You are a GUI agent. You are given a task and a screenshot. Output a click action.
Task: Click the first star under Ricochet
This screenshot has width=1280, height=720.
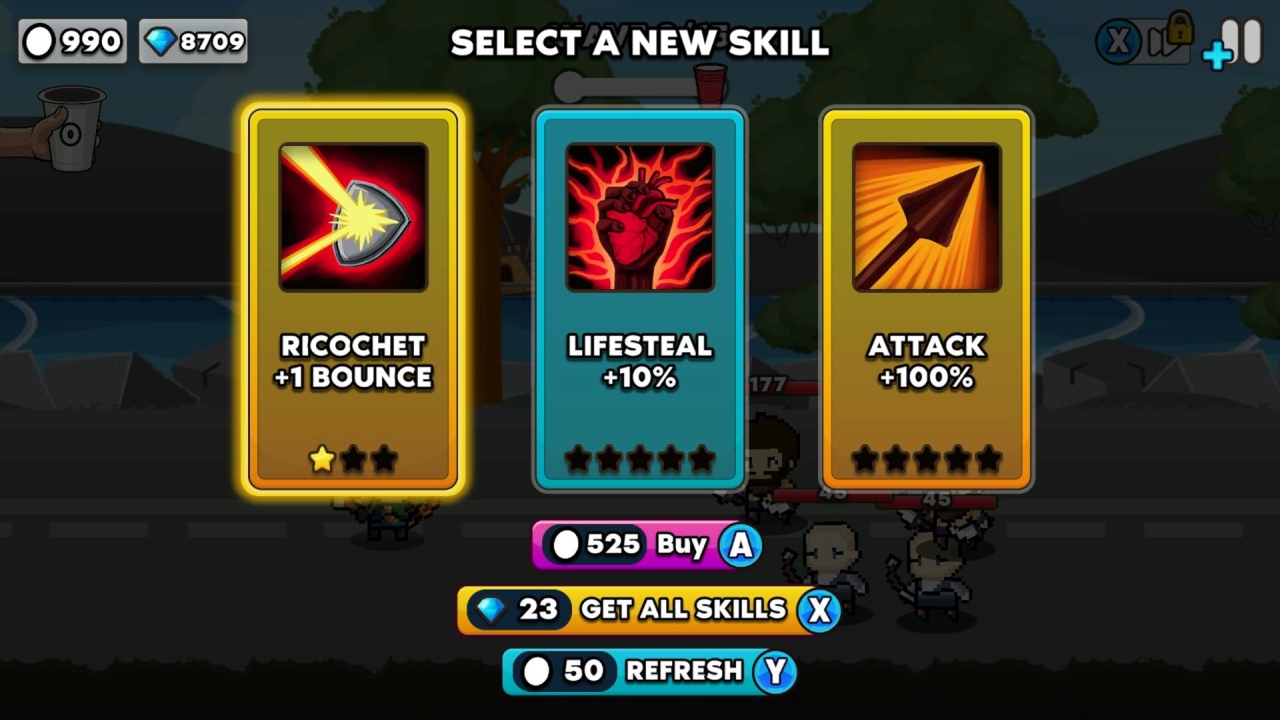click(x=322, y=459)
